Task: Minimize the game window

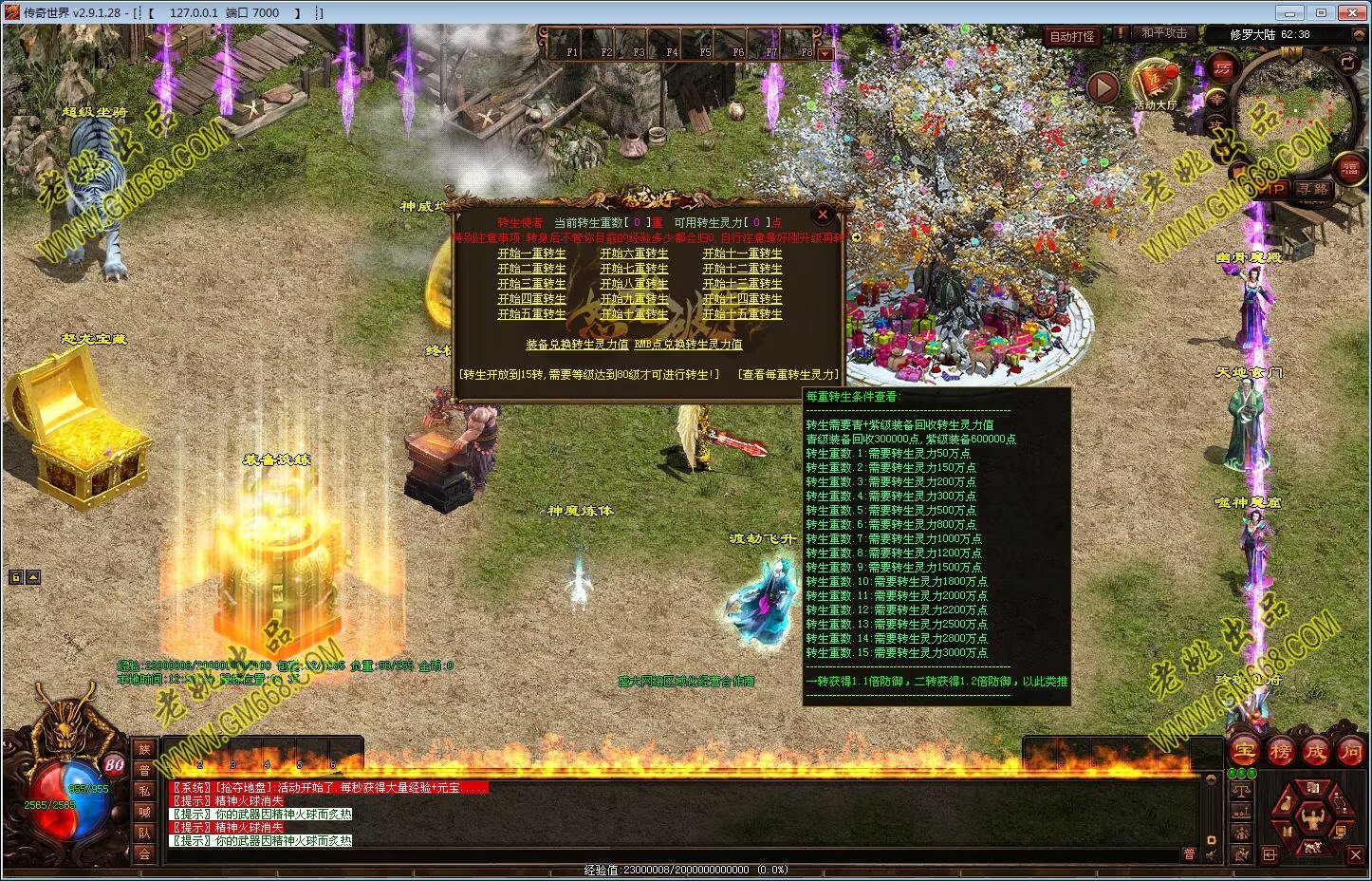Action: click(x=1289, y=12)
